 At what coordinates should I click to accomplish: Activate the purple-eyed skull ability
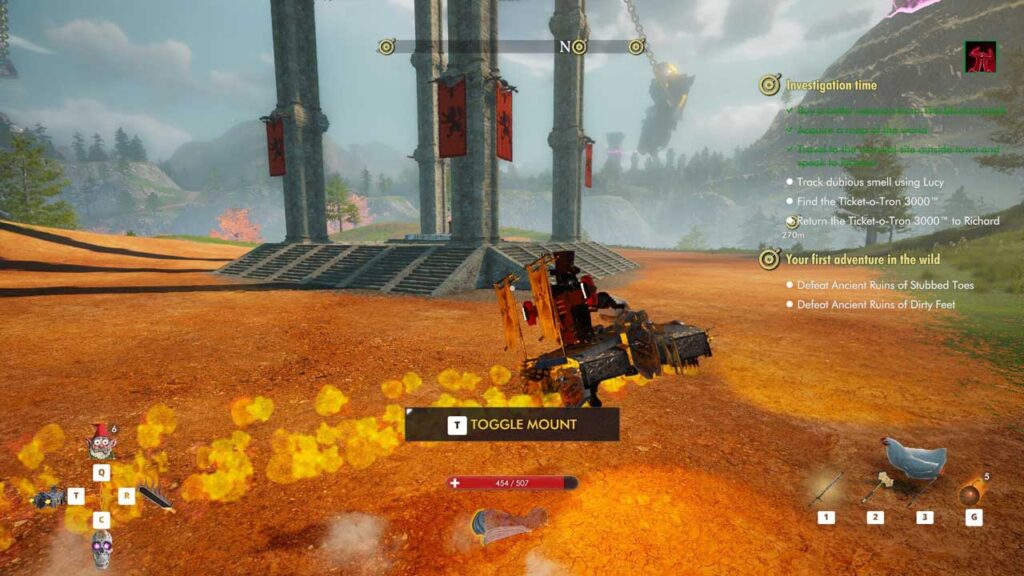tap(101, 549)
